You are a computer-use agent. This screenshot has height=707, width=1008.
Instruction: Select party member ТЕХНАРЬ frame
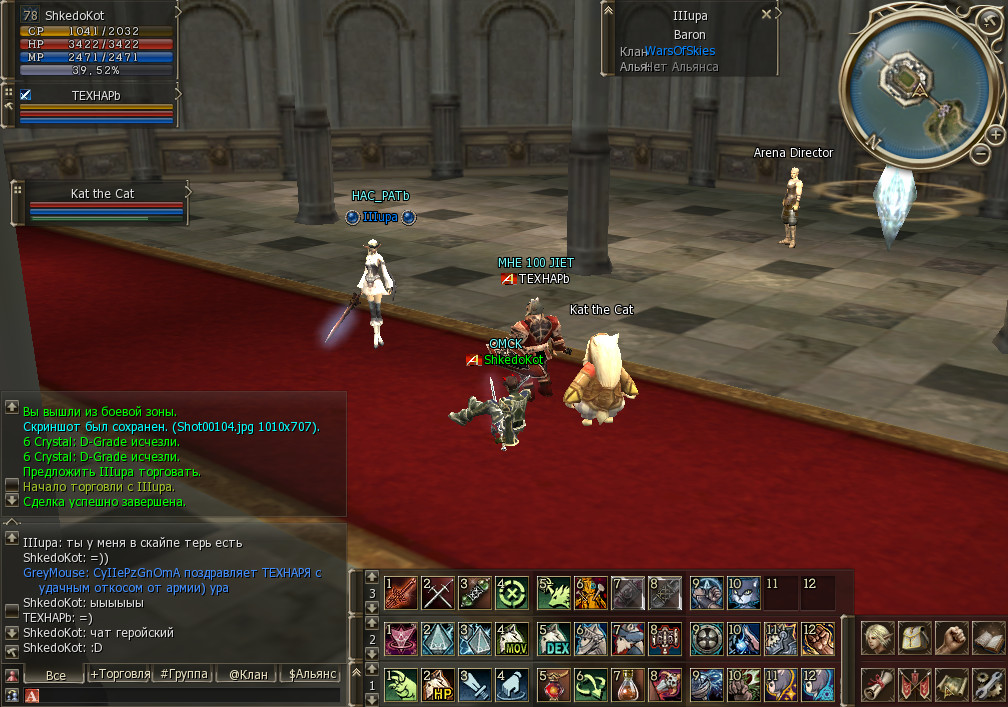pyautogui.click(x=96, y=108)
